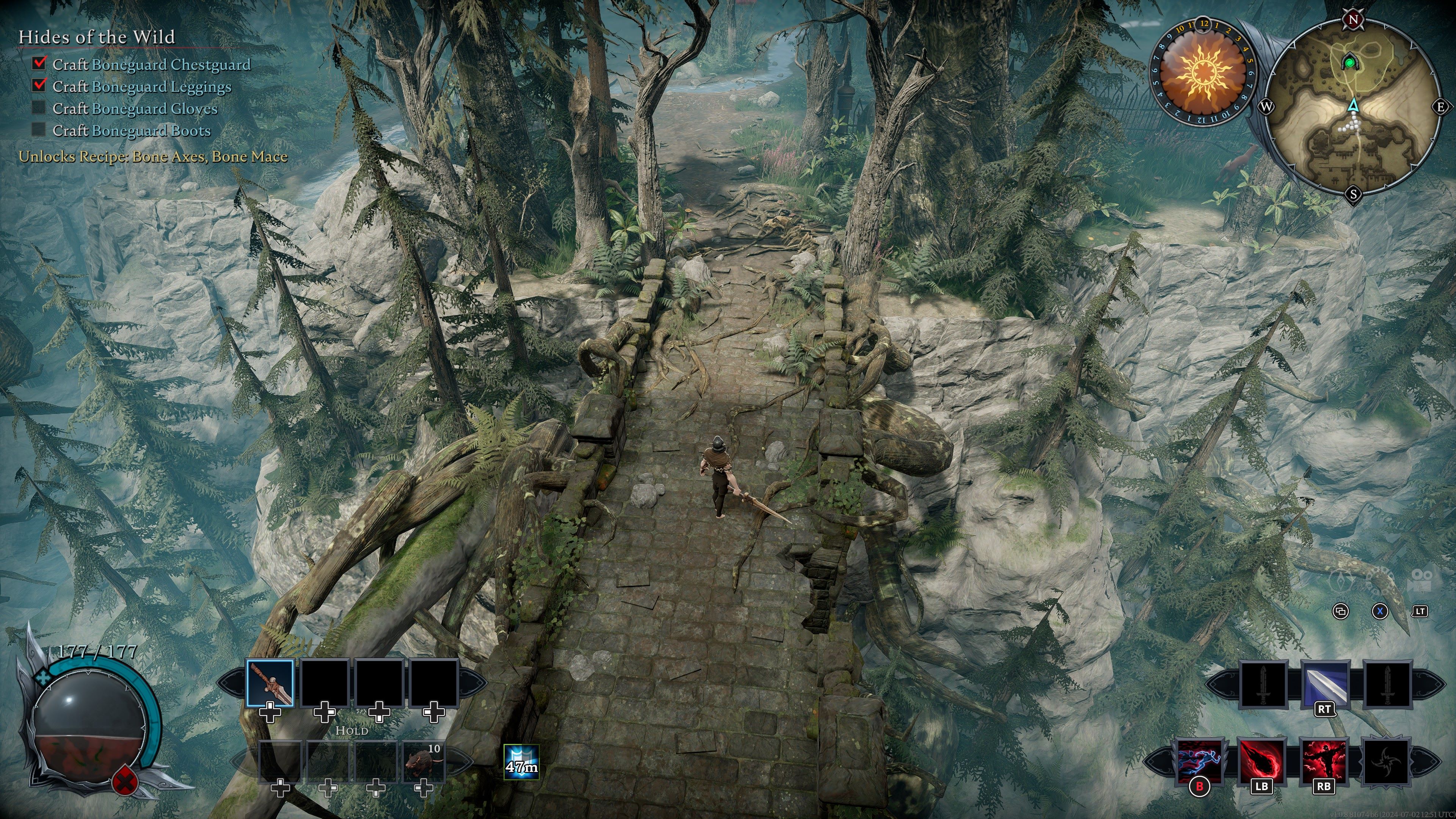
Task: Click the Craft Boneguard Leggings objective
Action: tap(141, 86)
